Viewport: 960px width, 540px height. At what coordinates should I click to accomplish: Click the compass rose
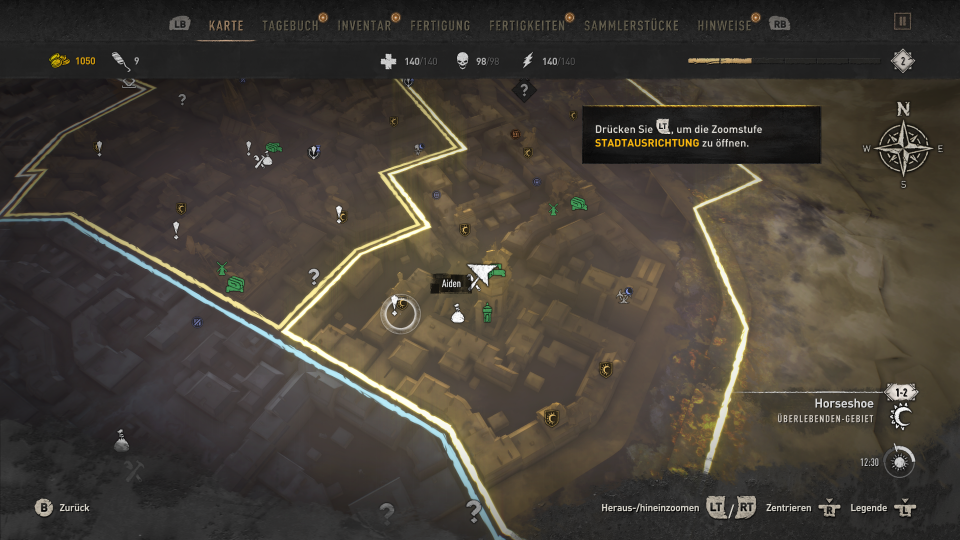[903, 148]
